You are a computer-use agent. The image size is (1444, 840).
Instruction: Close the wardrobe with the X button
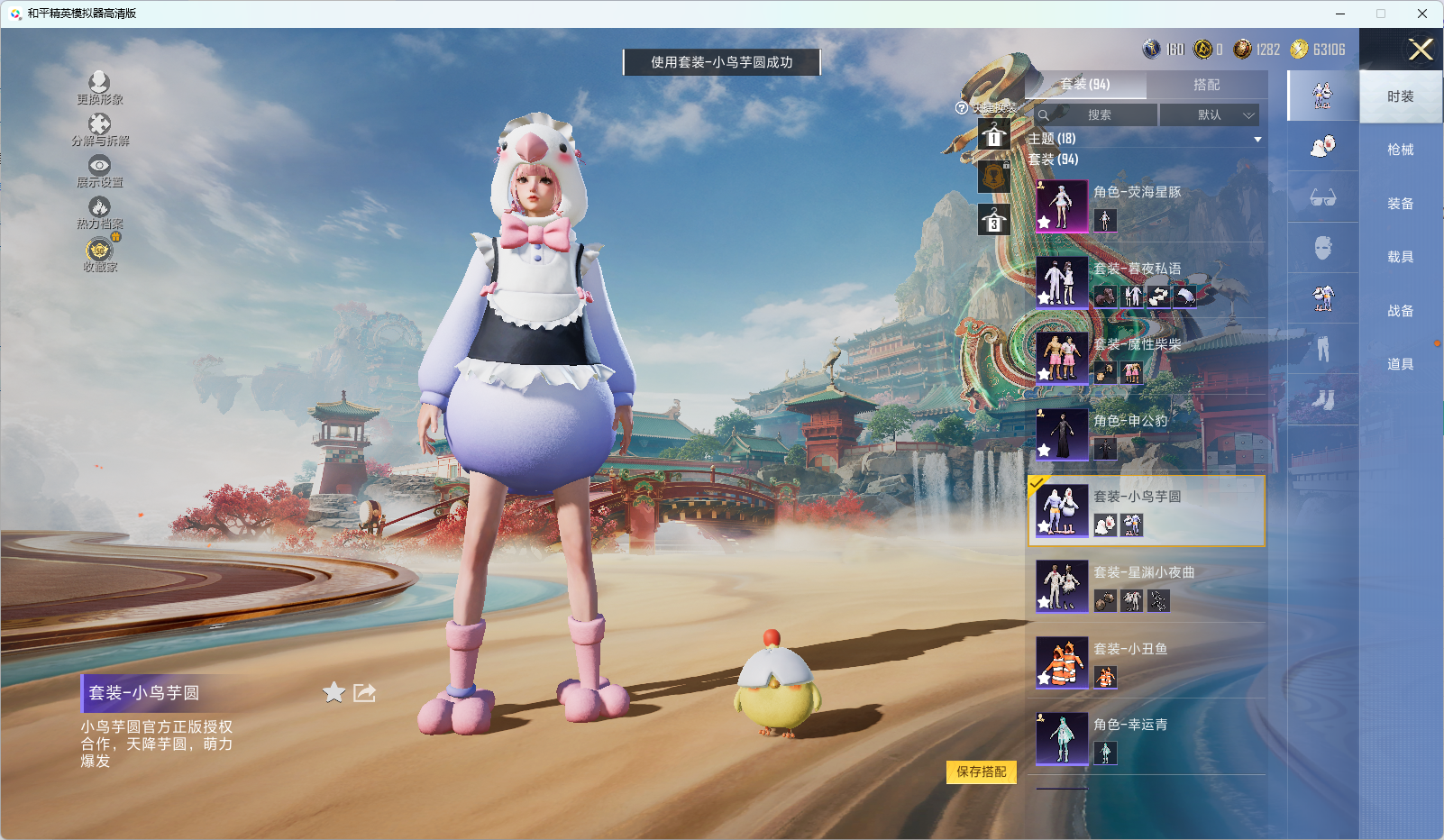pyautogui.click(x=1421, y=50)
